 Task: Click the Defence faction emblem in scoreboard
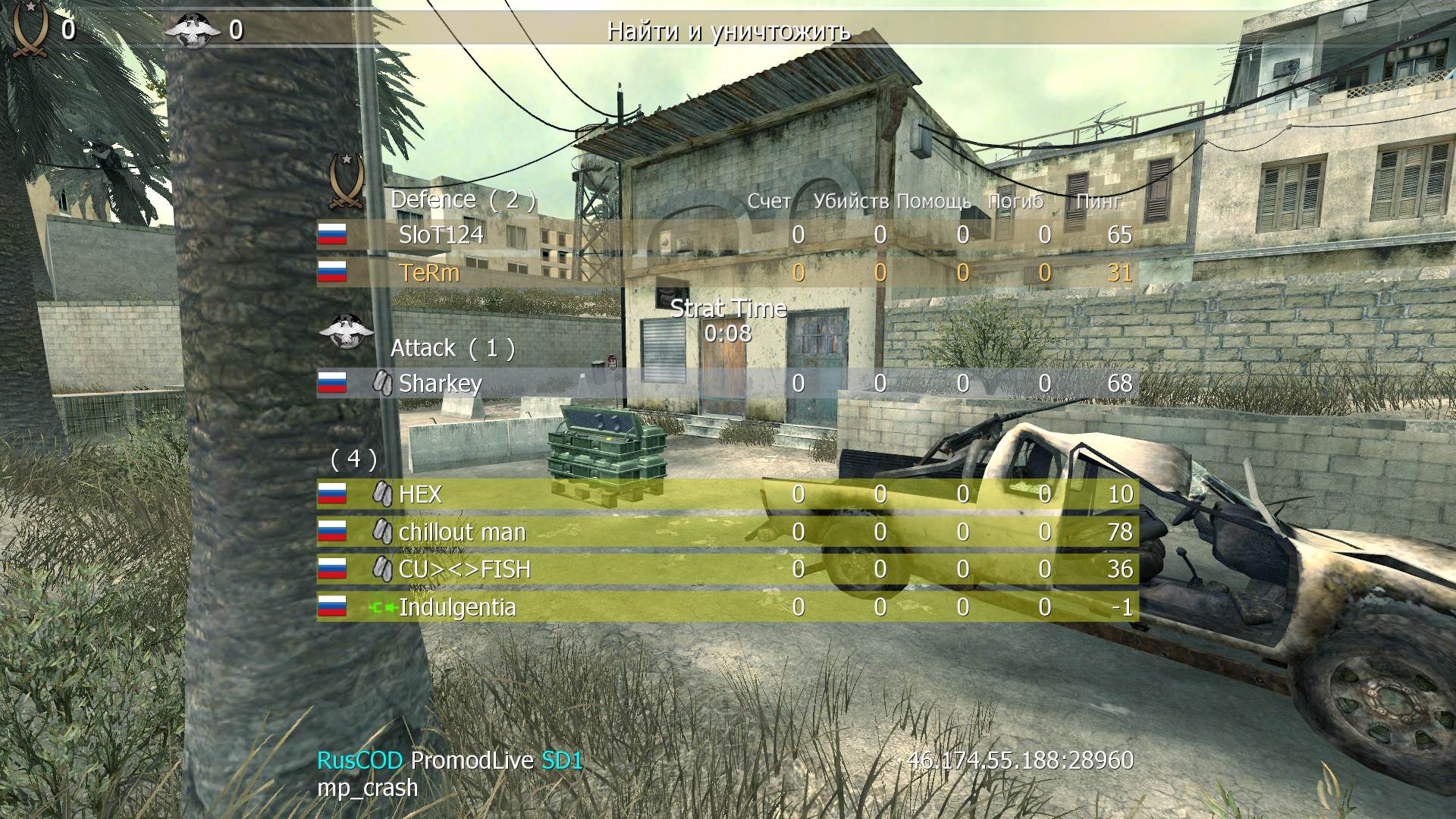coord(347,180)
